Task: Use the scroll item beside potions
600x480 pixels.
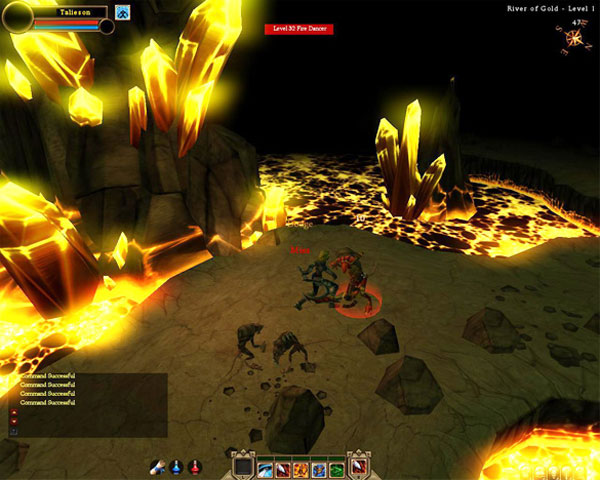Action: click(x=158, y=467)
